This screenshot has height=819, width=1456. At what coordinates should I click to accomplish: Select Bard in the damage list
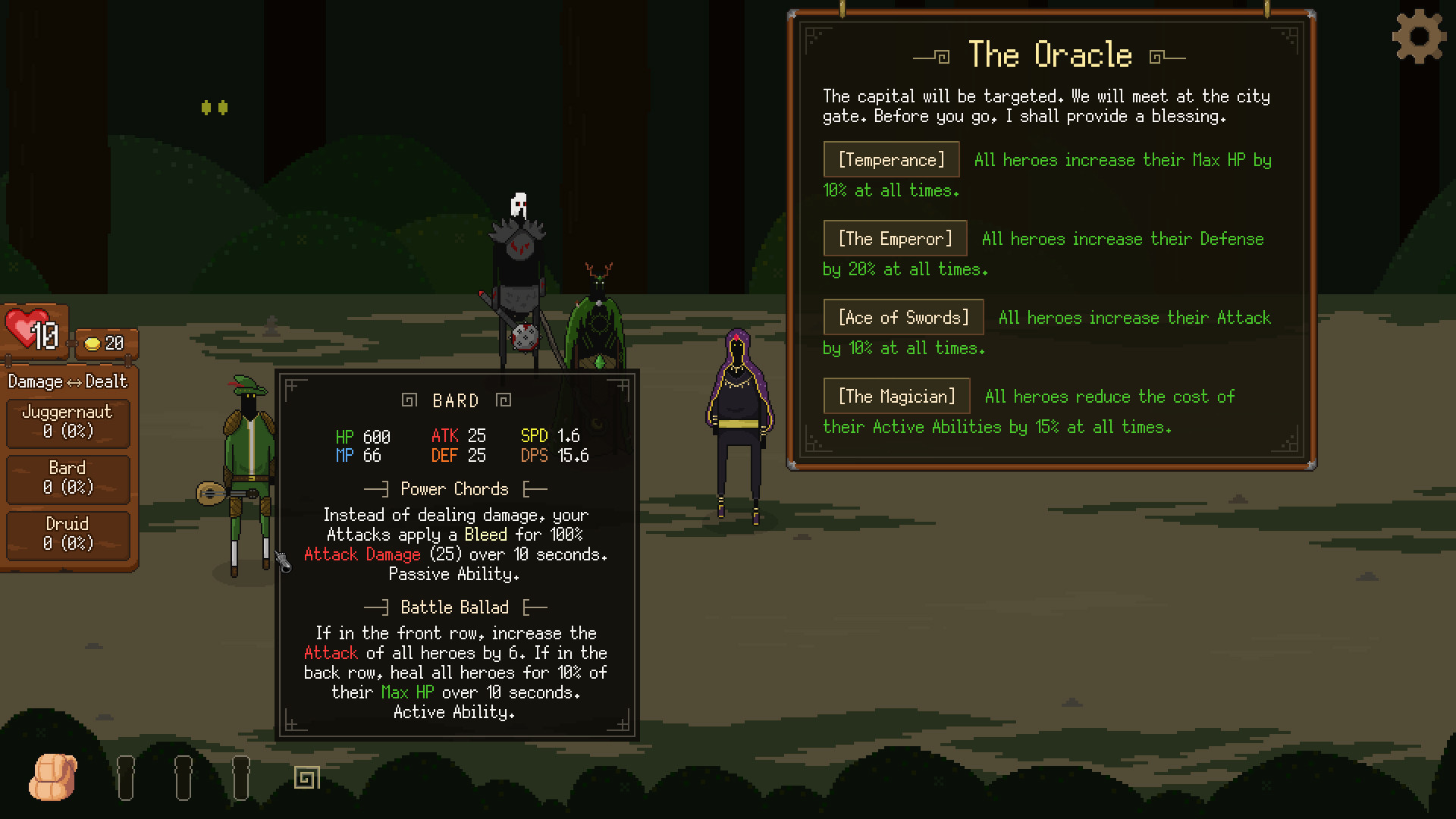point(67,478)
